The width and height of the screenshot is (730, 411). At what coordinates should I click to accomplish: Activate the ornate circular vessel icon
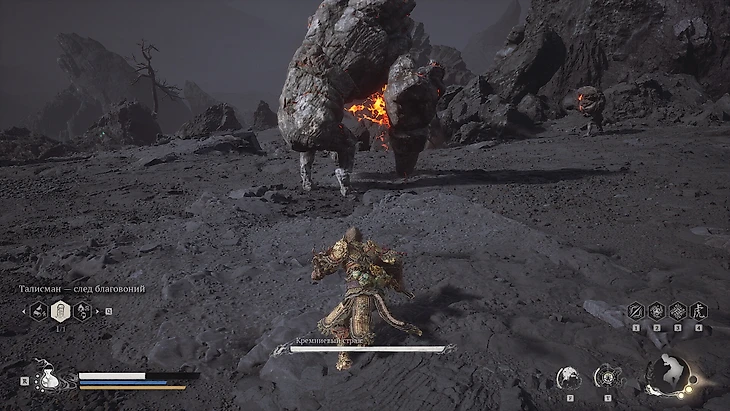point(607,377)
